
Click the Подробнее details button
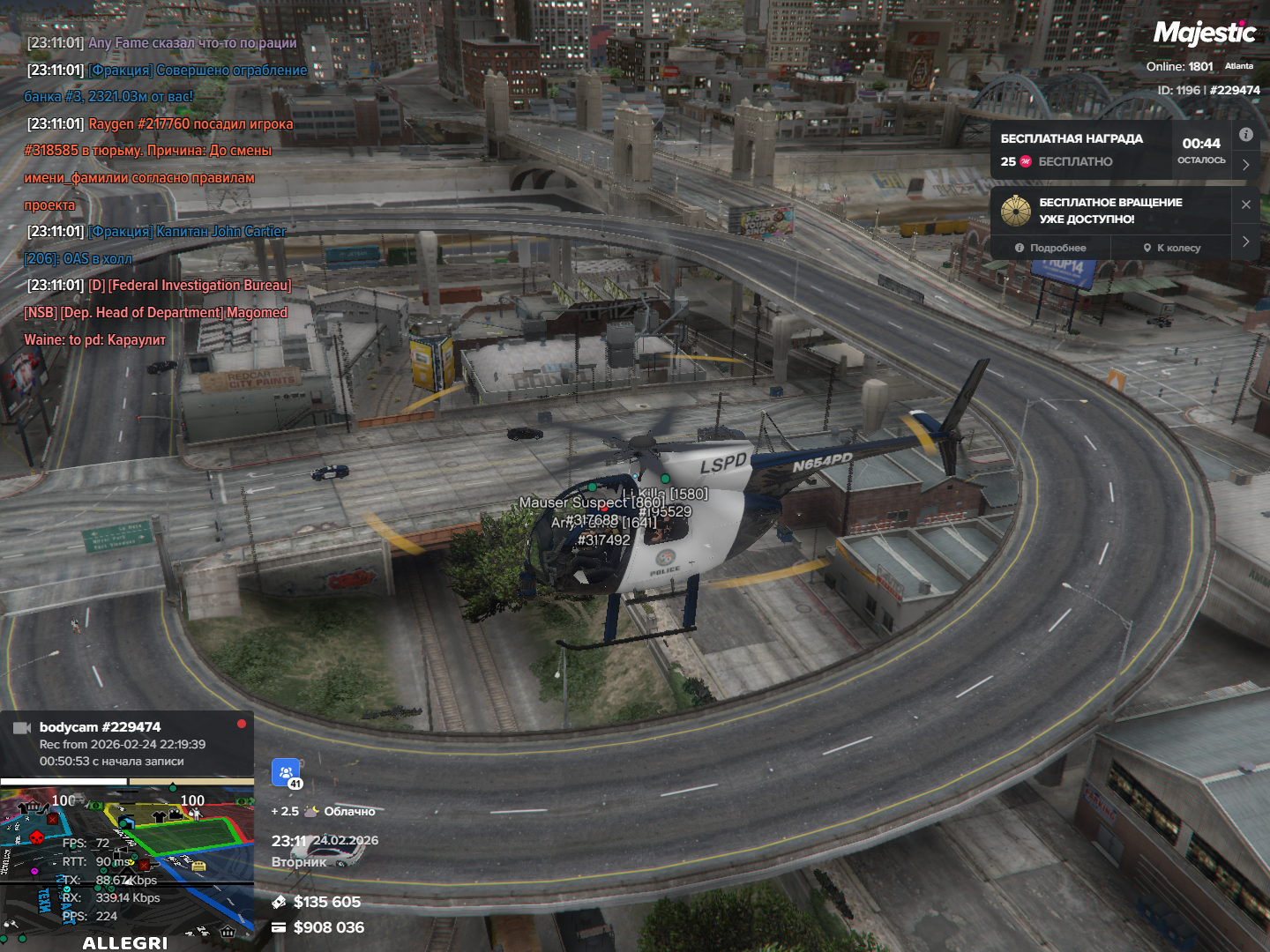click(1050, 248)
